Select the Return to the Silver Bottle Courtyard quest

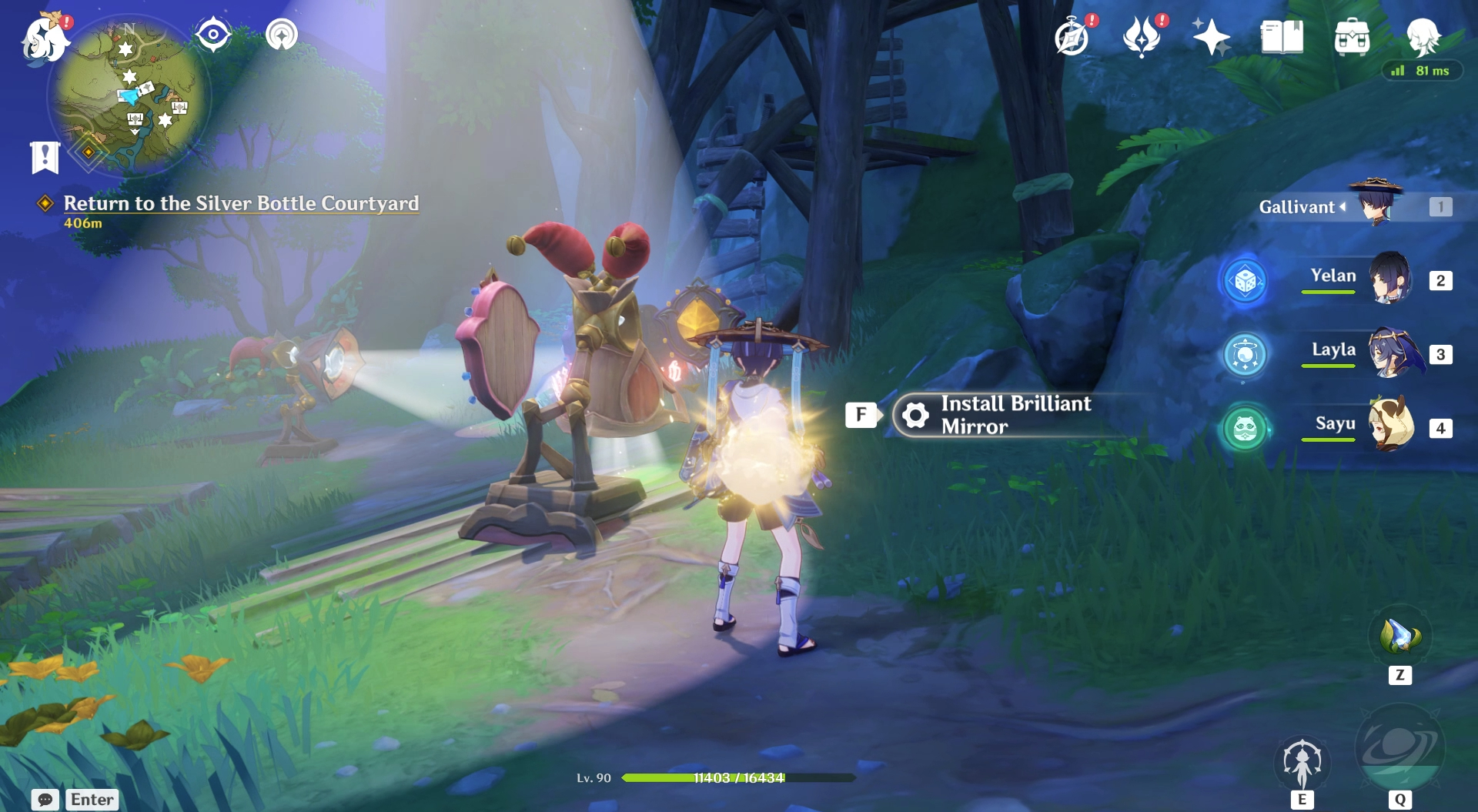click(x=240, y=203)
